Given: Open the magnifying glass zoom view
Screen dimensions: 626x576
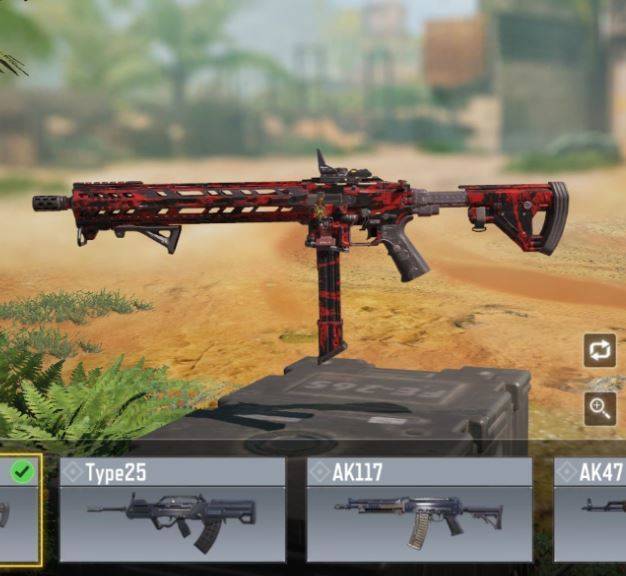Looking at the screenshot, I should [x=600, y=408].
